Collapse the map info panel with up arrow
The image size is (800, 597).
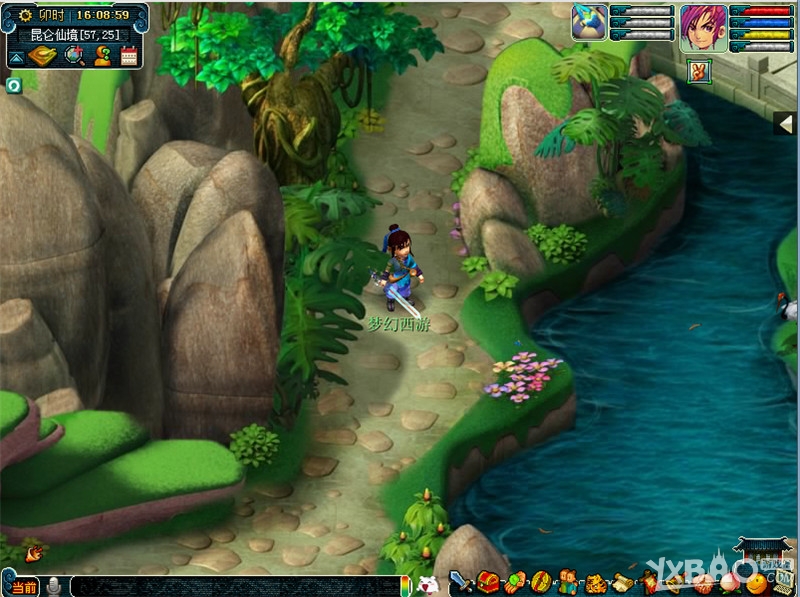(x=17, y=57)
